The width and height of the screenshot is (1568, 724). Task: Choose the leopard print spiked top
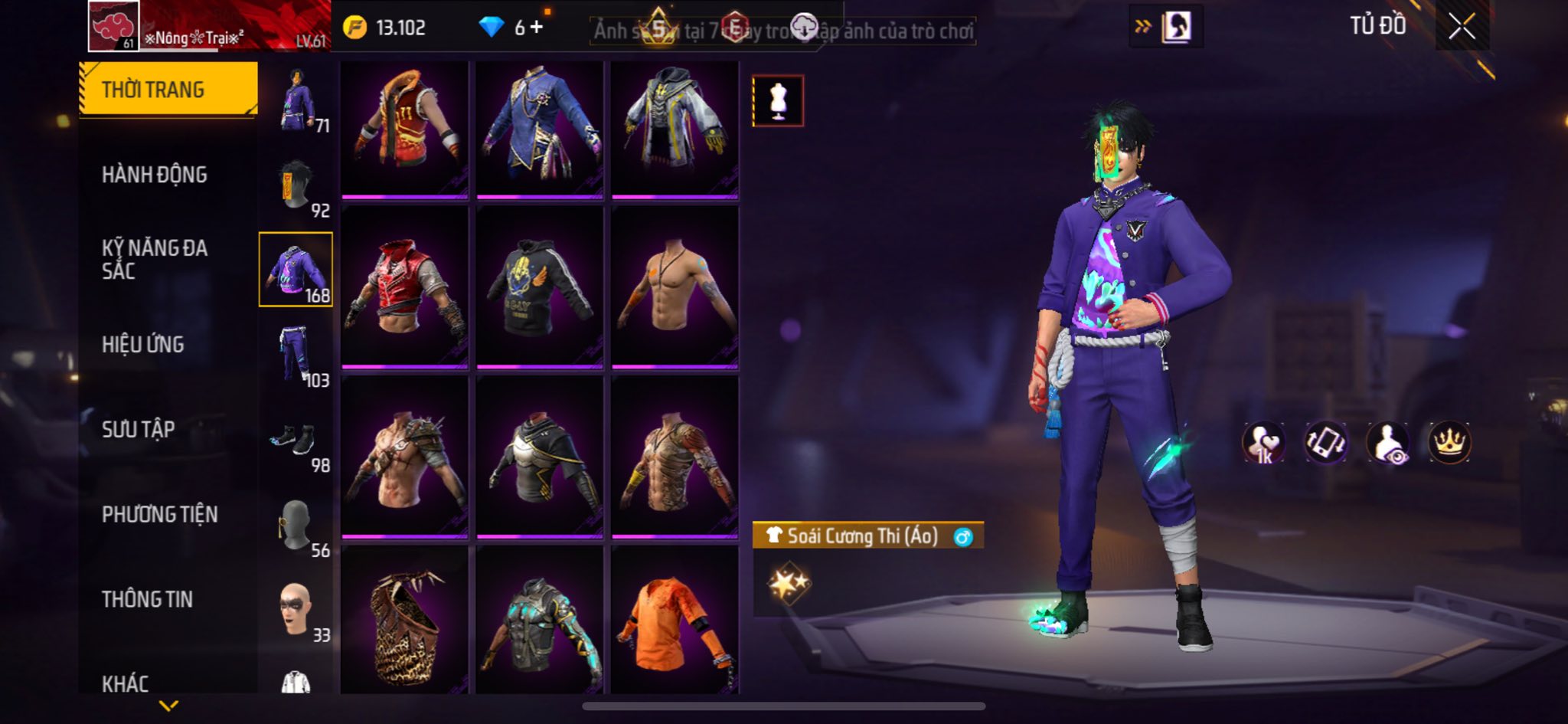[x=404, y=621]
